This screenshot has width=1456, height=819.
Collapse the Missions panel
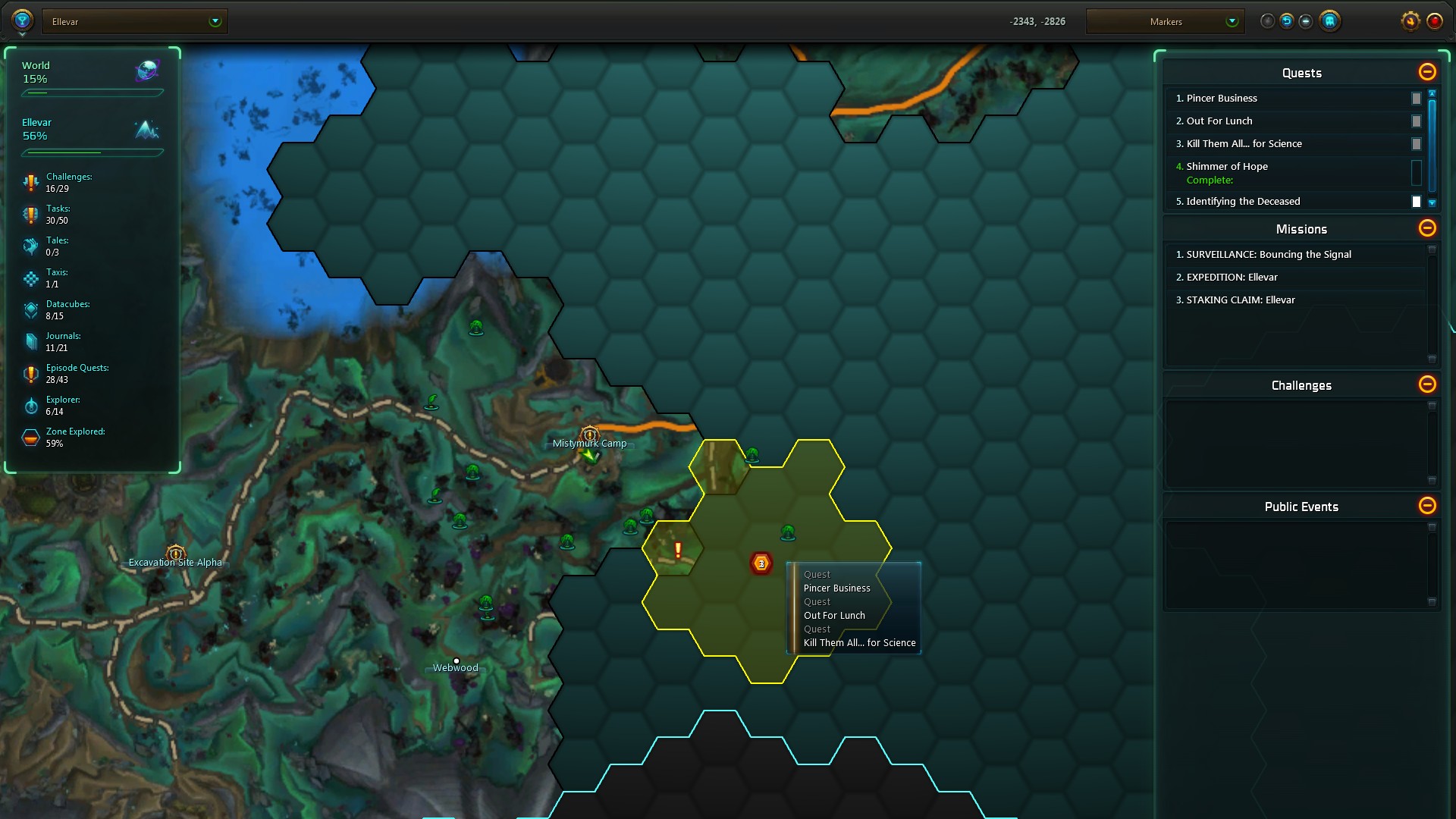1427,228
